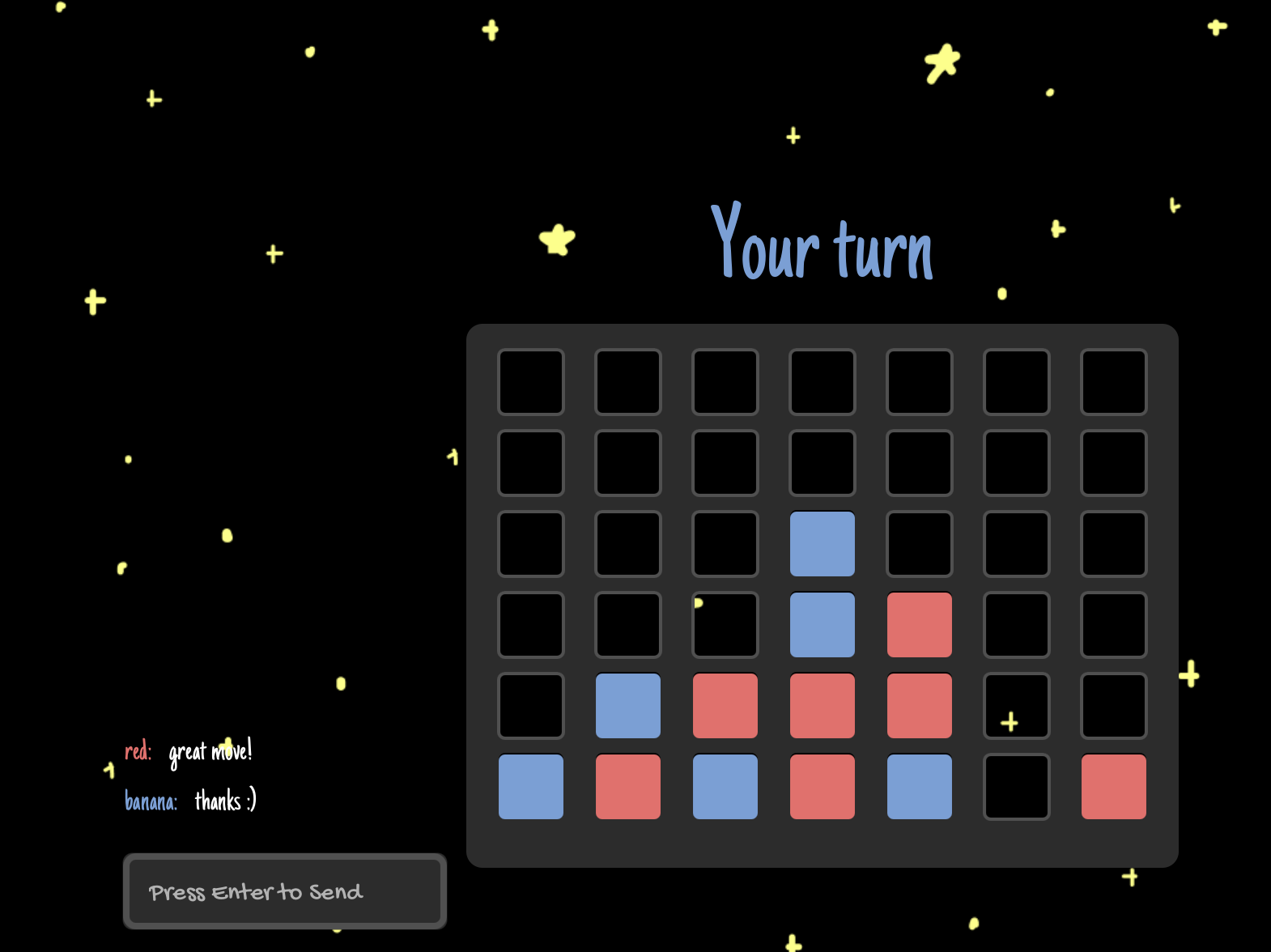Select the red piece in the bottom-right column

click(x=1113, y=787)
